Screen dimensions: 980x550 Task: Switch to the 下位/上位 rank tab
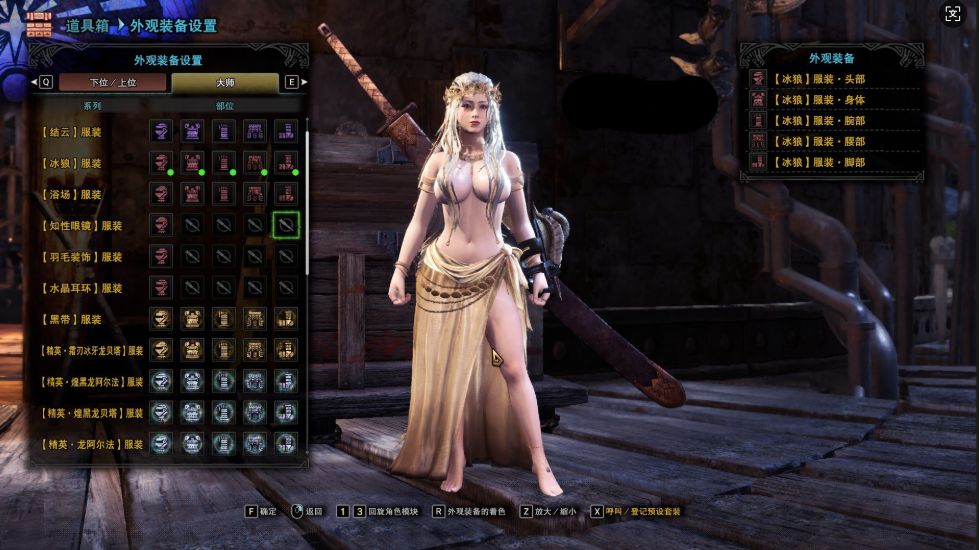tap(112, 82)
